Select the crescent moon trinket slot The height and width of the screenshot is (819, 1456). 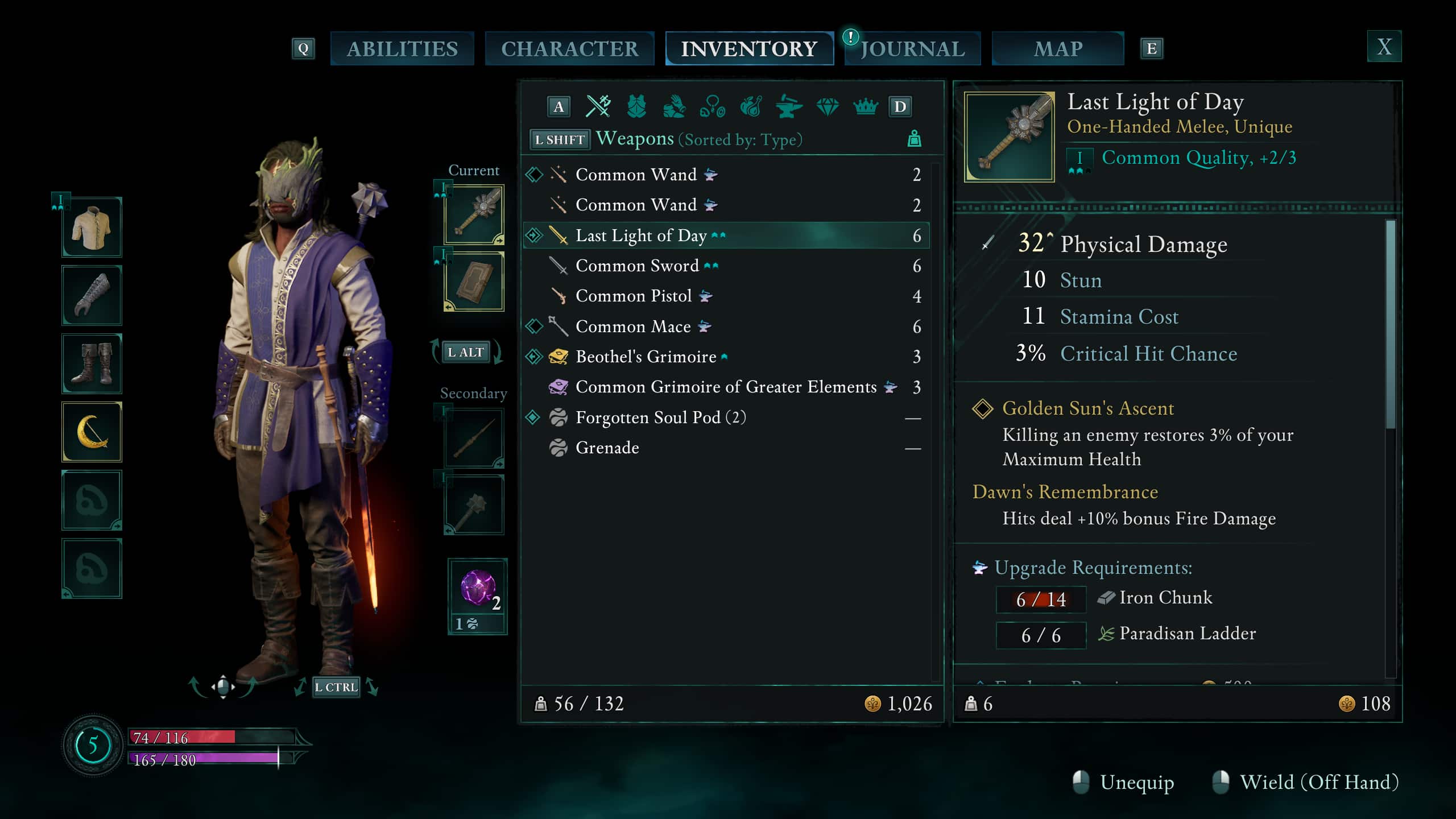point(92,432)
